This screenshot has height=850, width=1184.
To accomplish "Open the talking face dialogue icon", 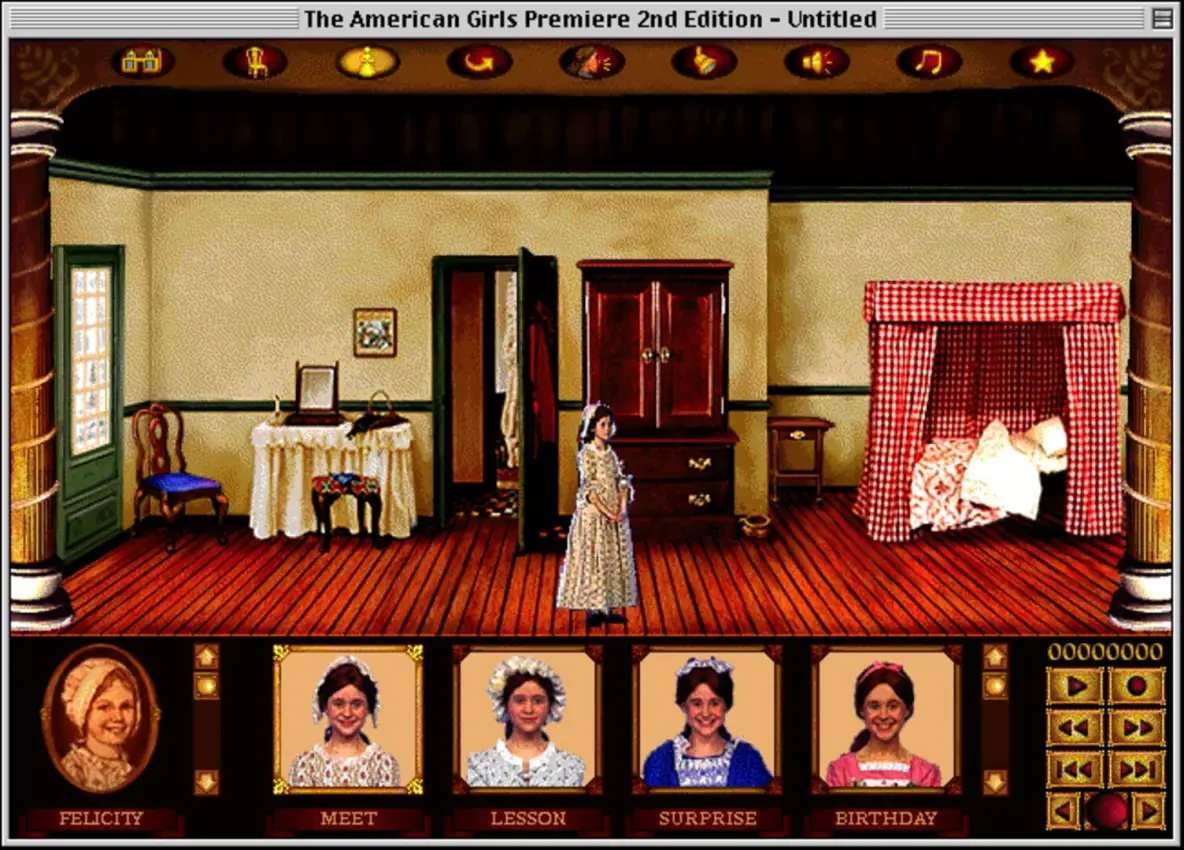I will click(x=592, y=62).
